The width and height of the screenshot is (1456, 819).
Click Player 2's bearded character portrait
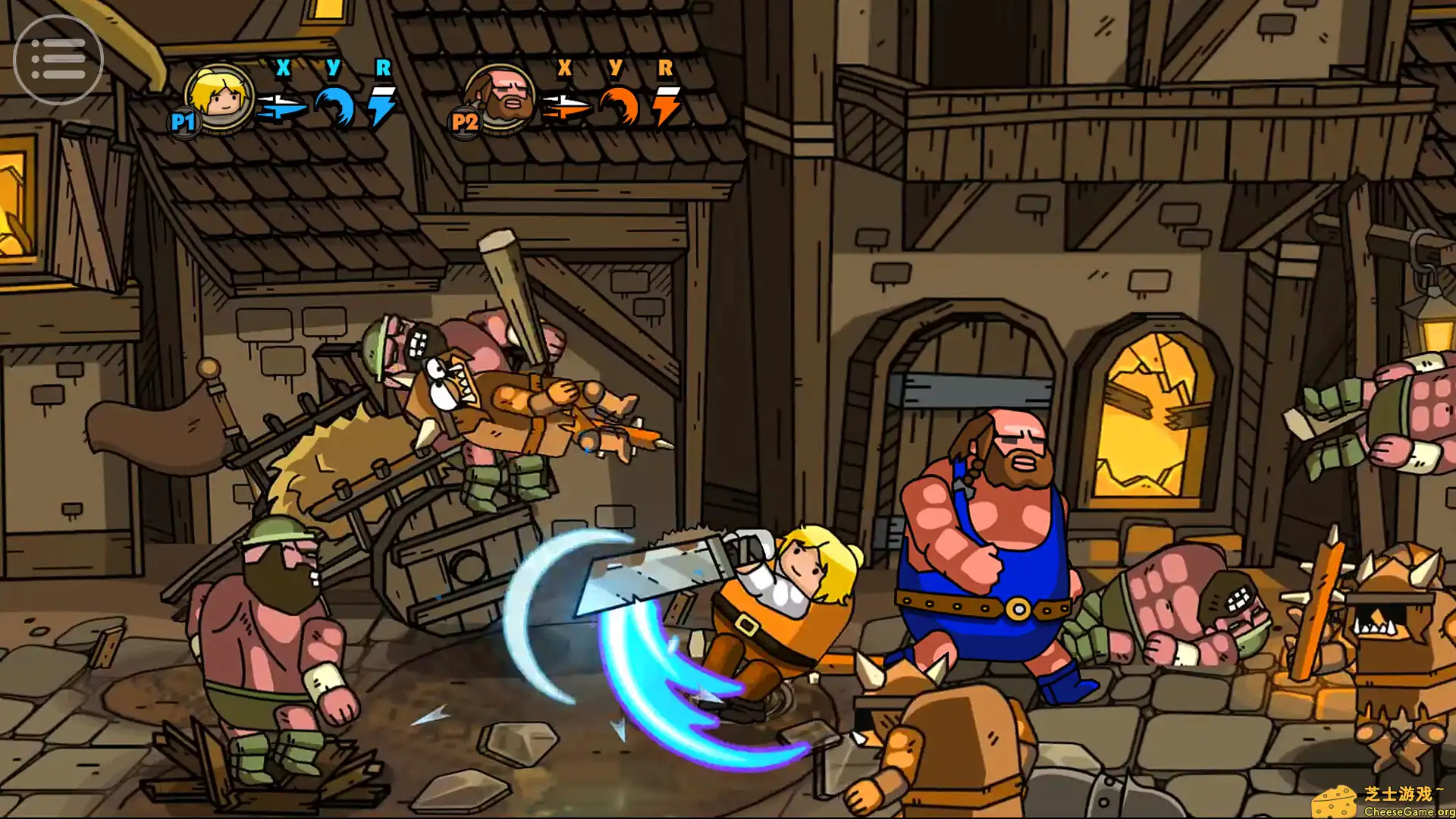pyautogui.click(x=499, y=99)
